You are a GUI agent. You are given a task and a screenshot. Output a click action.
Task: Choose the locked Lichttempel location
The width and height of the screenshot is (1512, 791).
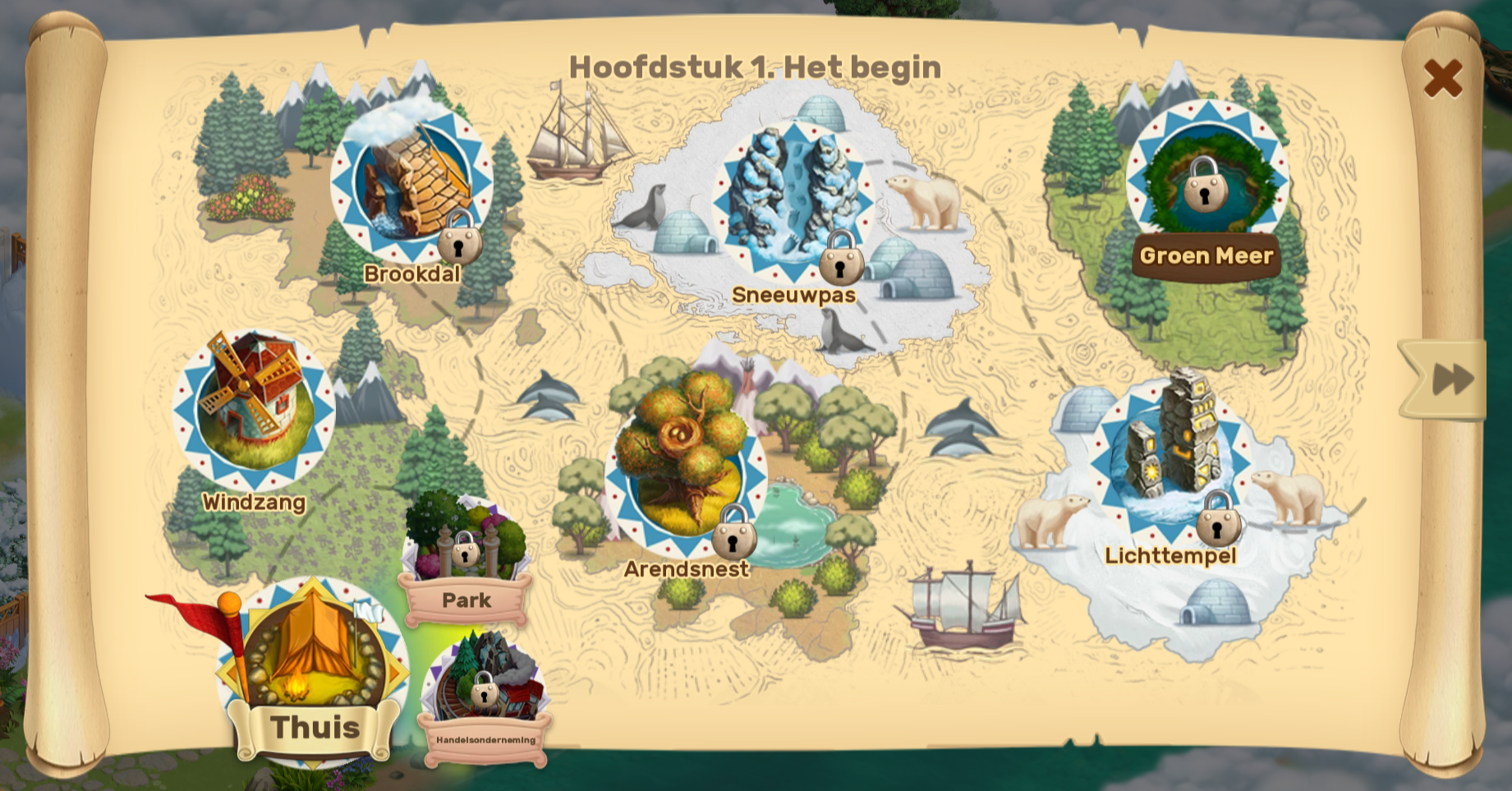coord(1170,460)
